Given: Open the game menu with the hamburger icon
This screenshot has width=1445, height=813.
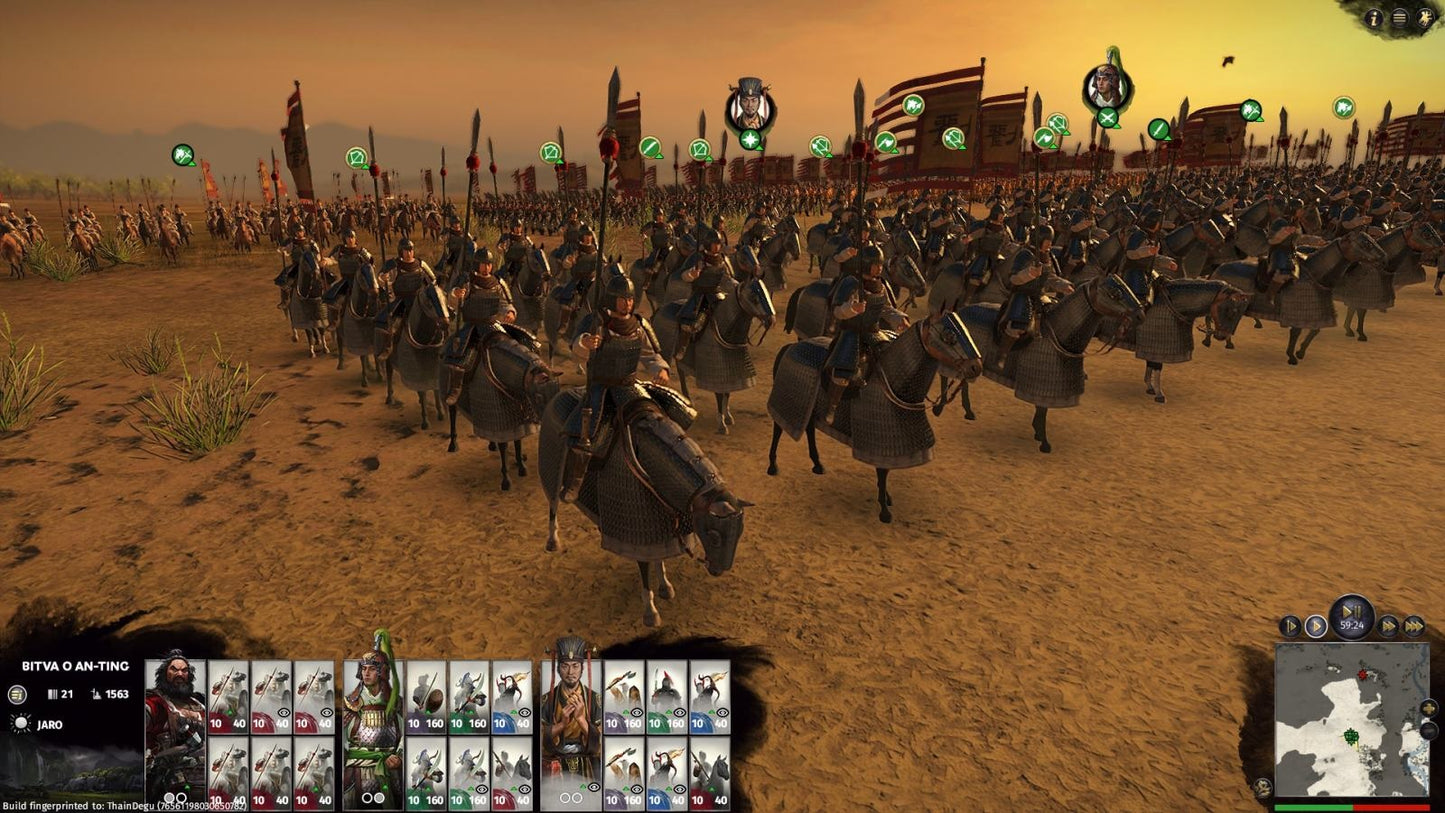Looking at the screenshot, I should (1400, 17).
